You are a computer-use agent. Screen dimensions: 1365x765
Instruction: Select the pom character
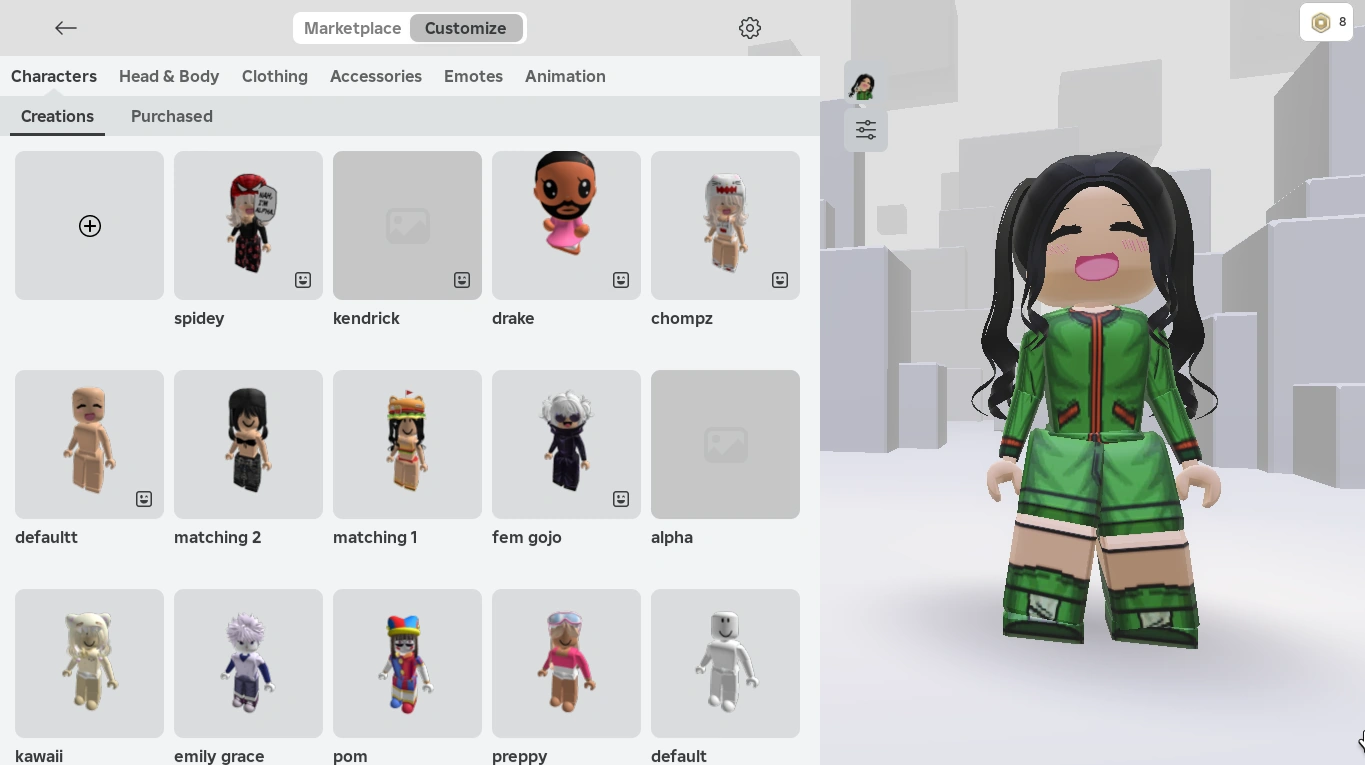pyautogui.click(x=407, y=663)
